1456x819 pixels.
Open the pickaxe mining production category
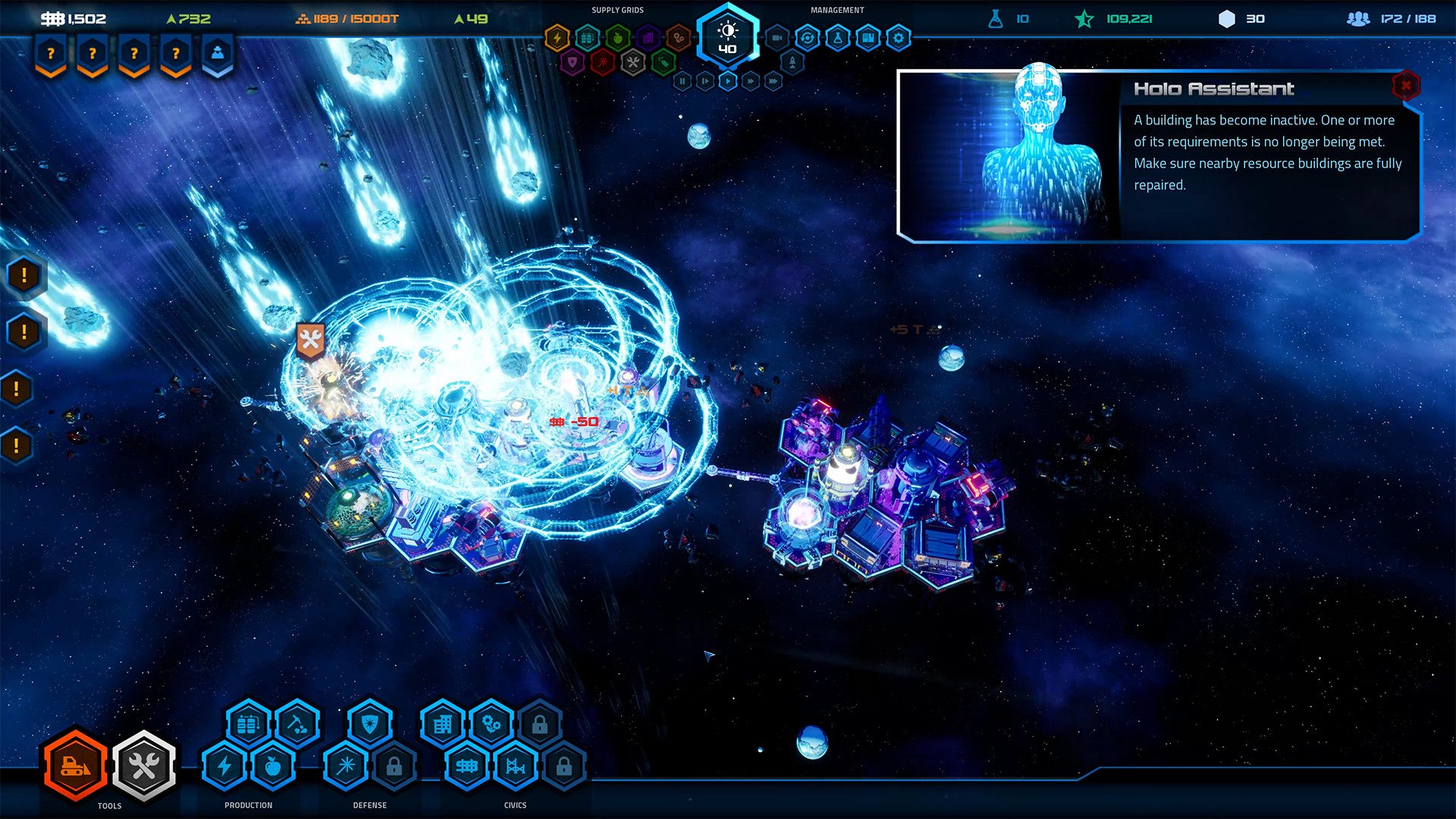297,725
